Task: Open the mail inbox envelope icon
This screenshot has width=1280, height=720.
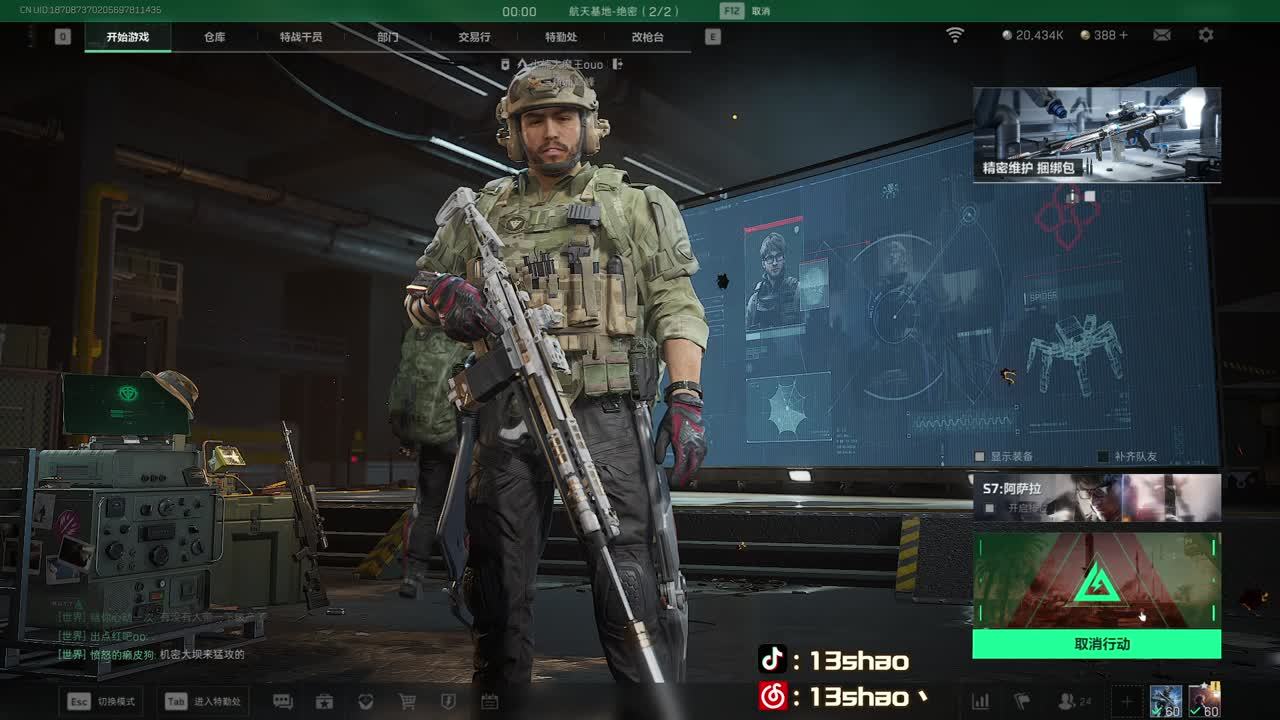Action: pos(1161,35)
